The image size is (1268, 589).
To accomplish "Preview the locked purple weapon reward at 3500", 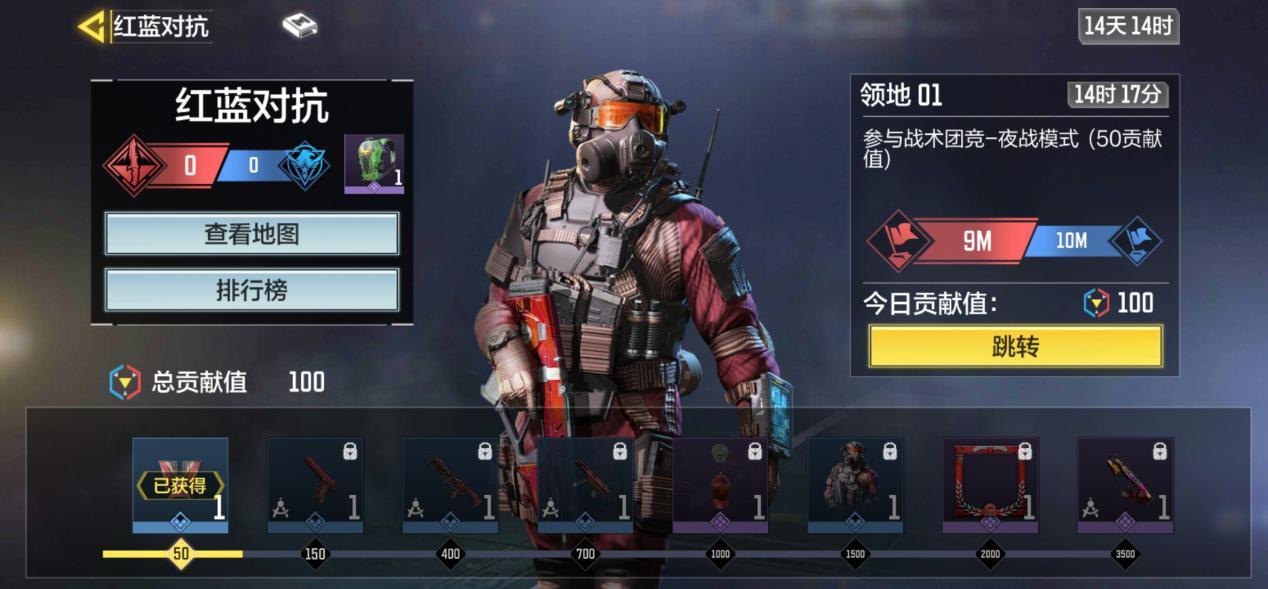I will click(1125, 485).
